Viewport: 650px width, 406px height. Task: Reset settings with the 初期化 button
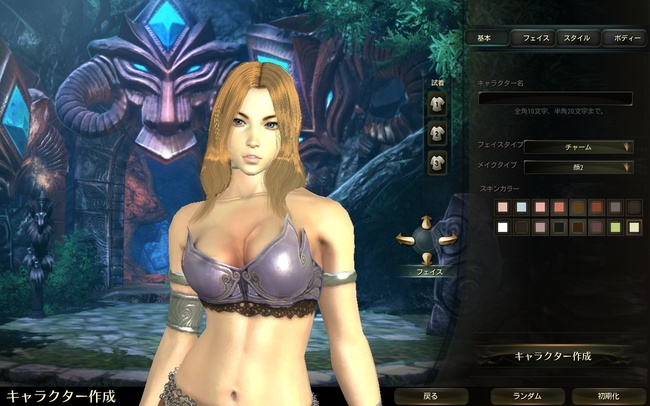pyautogui.click(x=606, y=396)
